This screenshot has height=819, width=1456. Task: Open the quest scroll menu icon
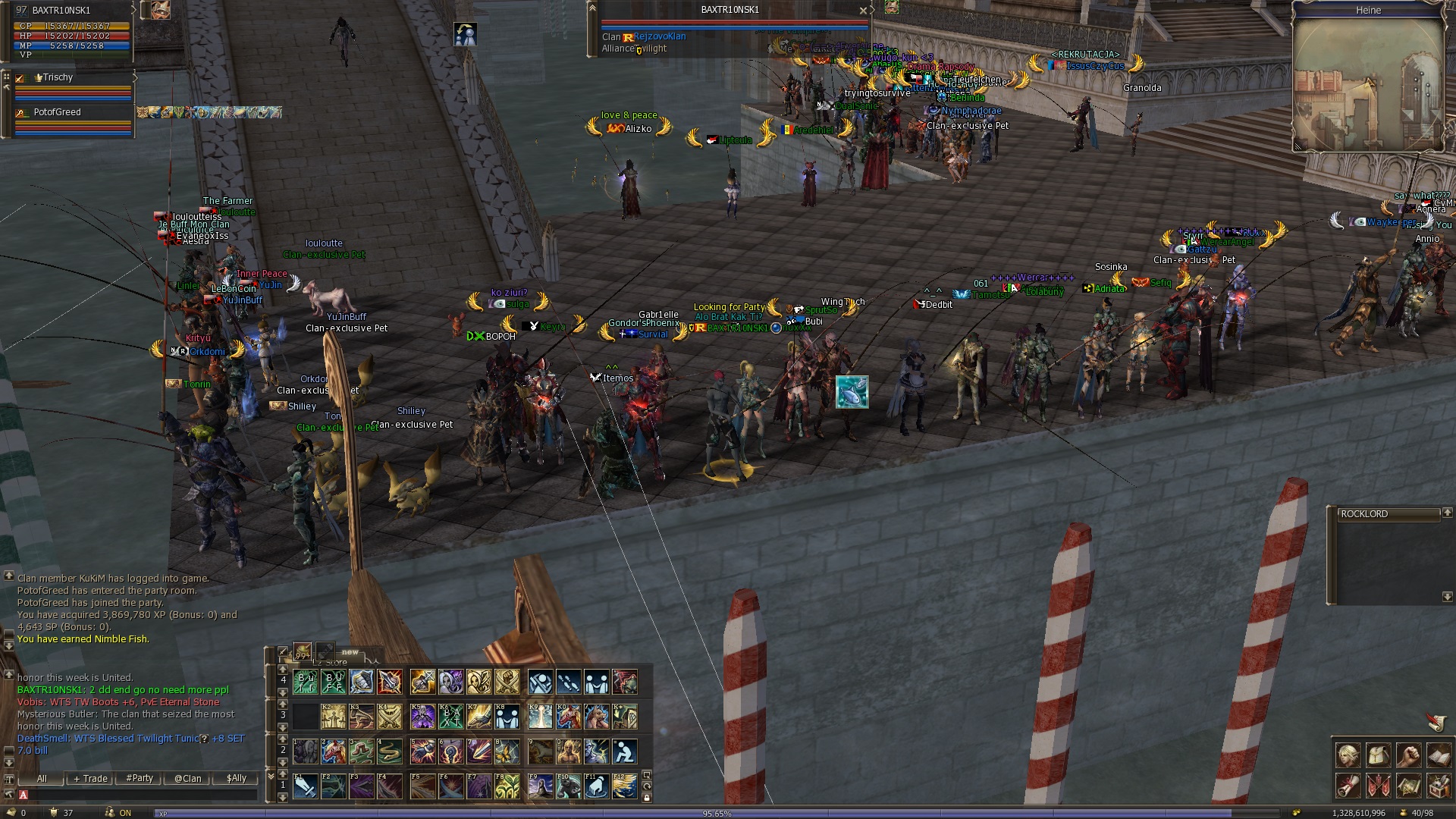(1348, 786)
